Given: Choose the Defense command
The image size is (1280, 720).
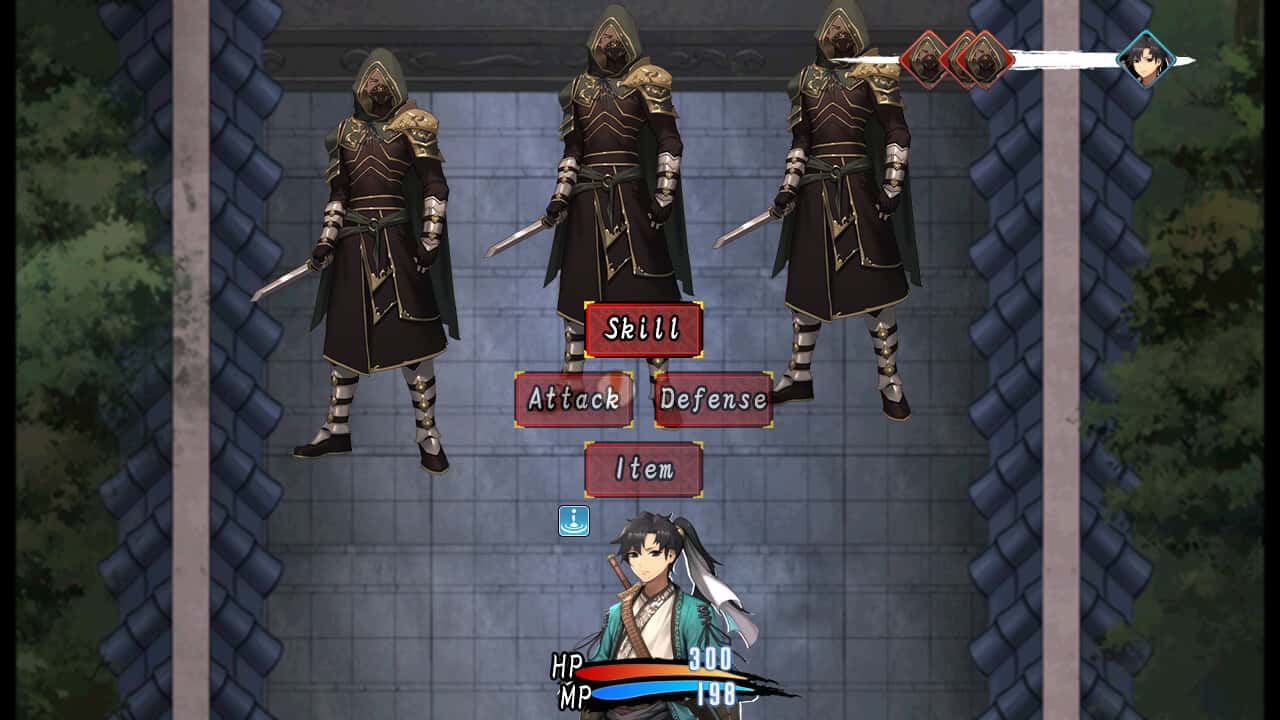Looking at the screenshot, I should (712, 400).
